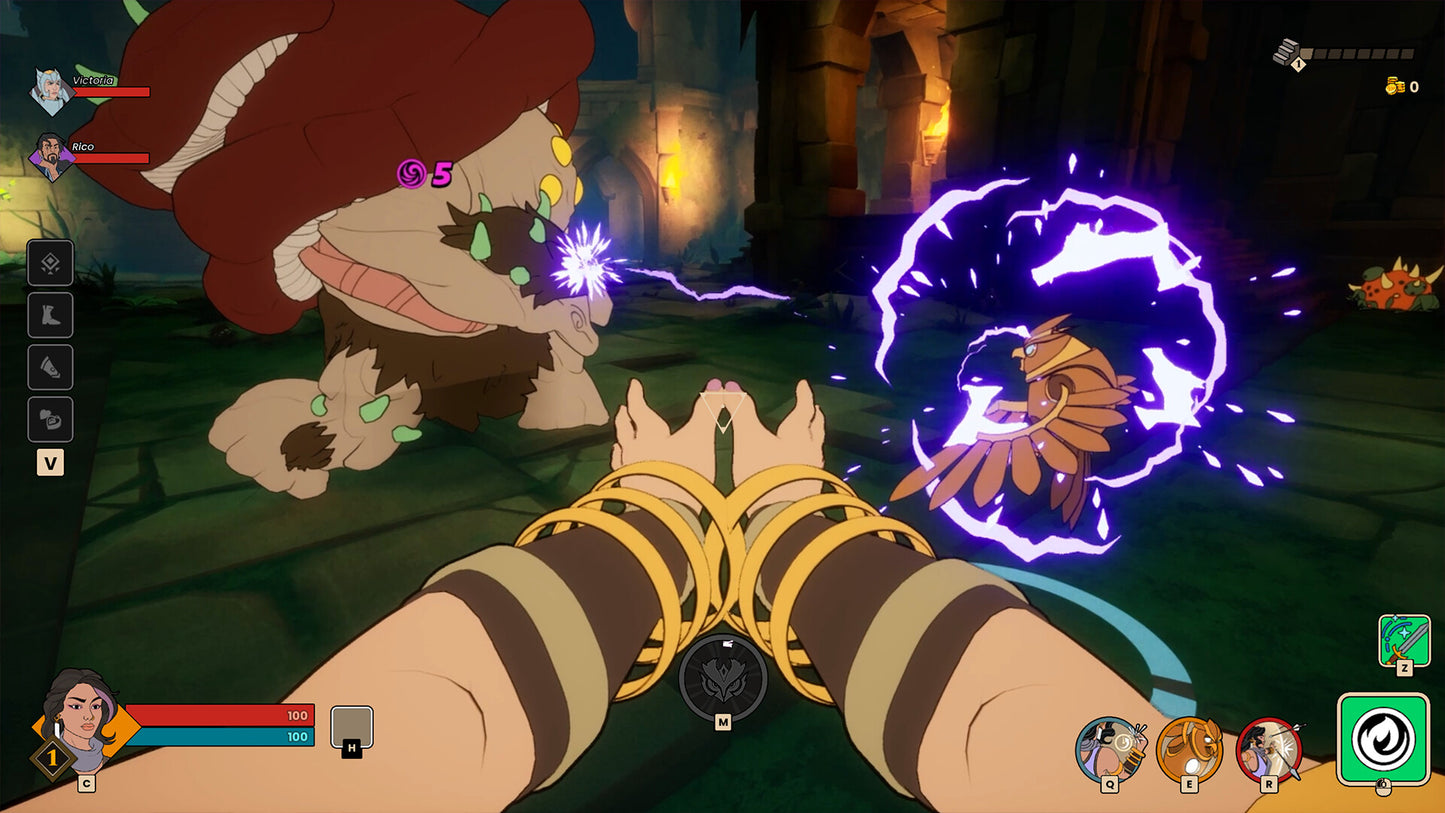
Task: Click the gold coin counter showing 0
Action: (1398, 87)
